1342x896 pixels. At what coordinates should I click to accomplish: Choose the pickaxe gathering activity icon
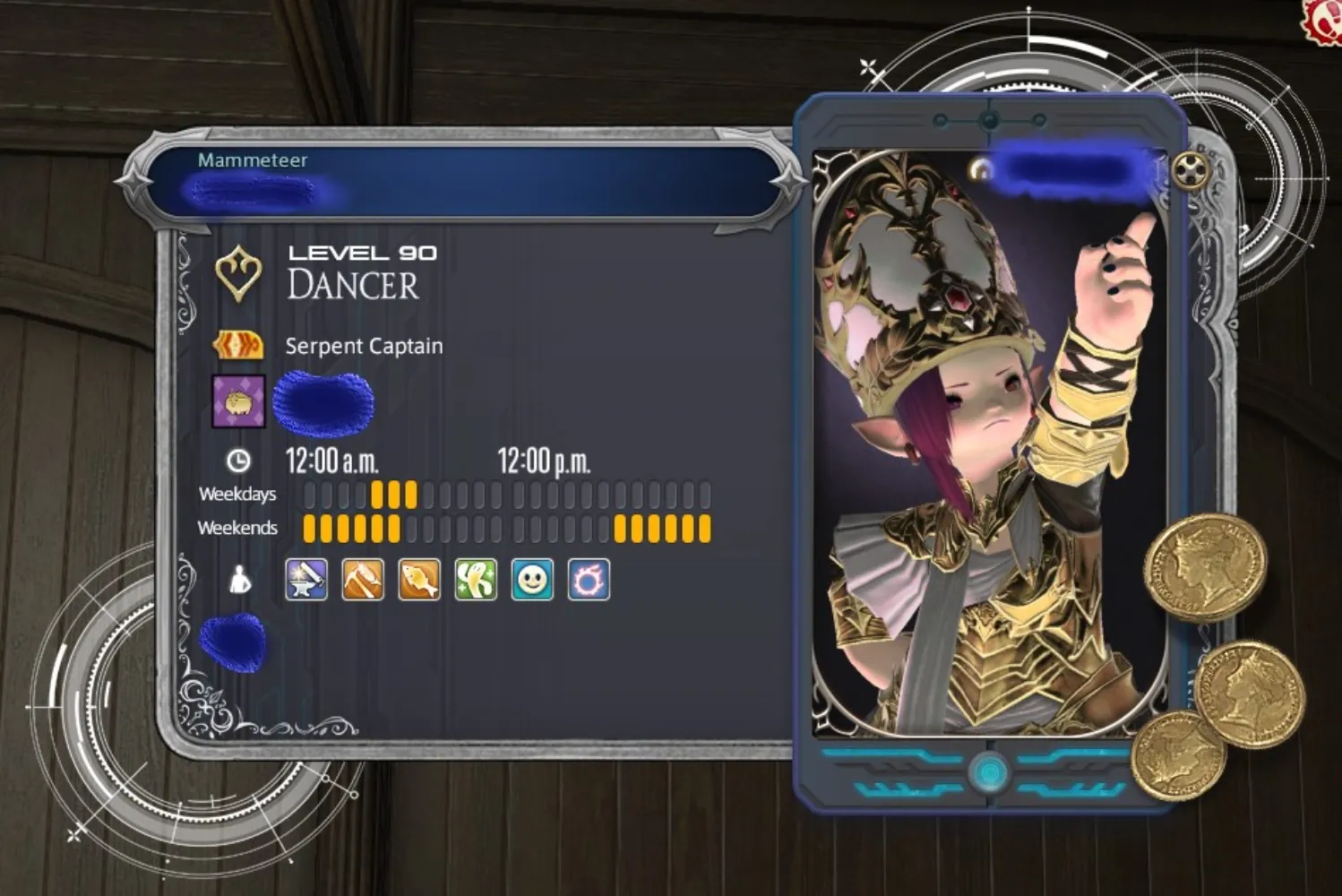click(363, 580)
